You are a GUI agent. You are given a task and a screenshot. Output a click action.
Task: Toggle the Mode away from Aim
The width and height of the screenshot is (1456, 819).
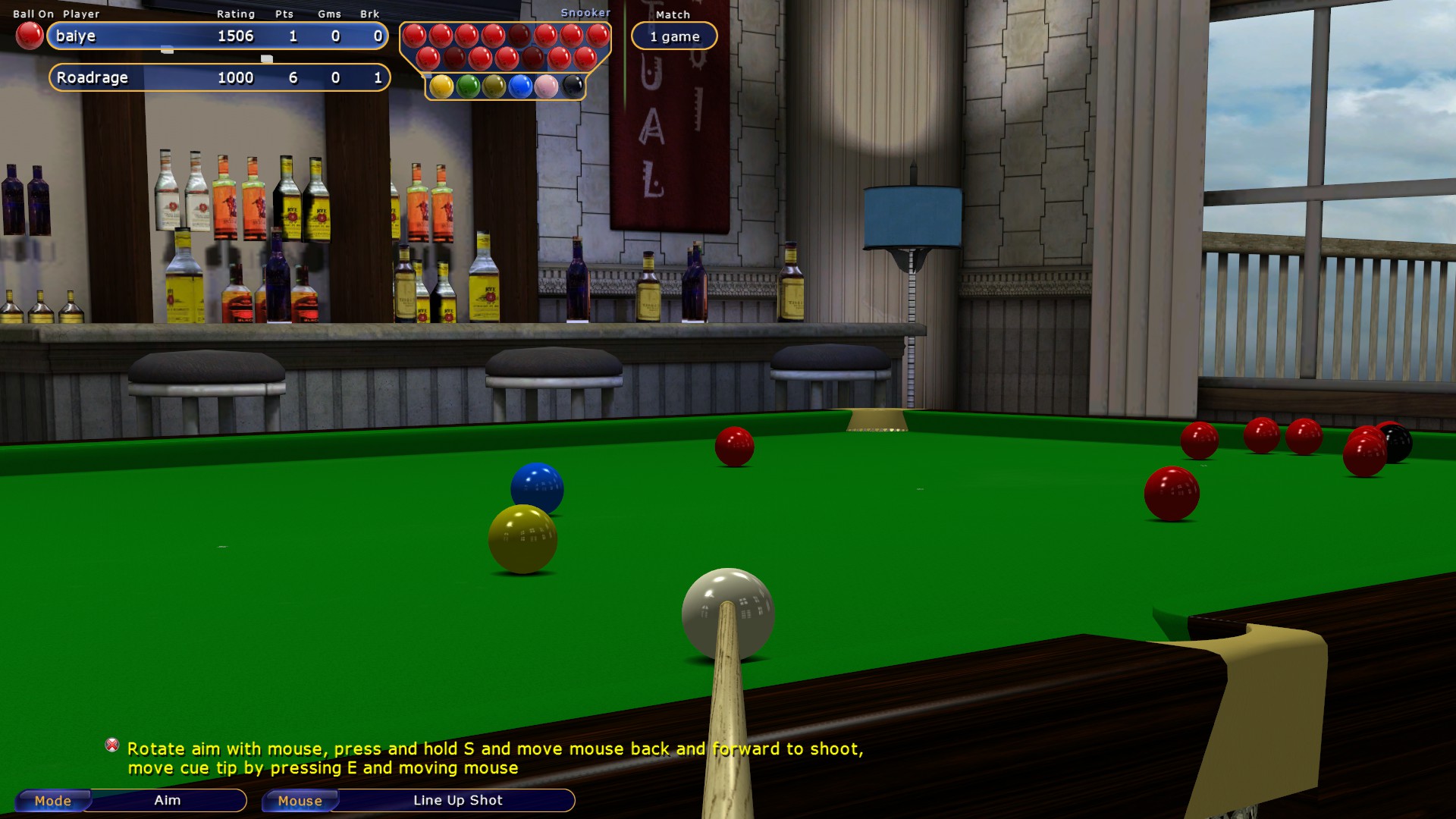[52, 801]
